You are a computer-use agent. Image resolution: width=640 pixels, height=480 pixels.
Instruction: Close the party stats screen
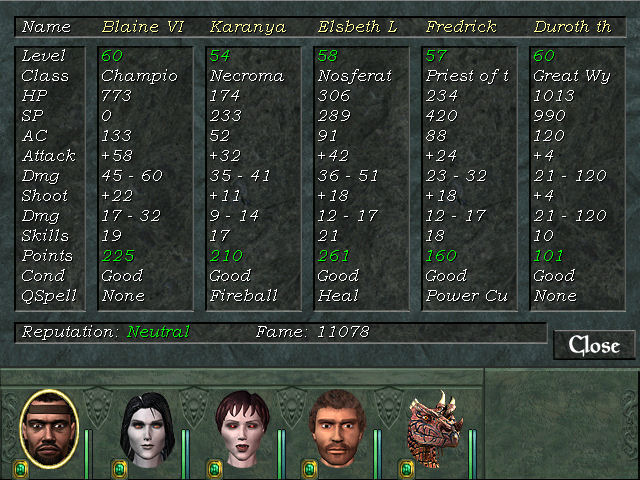pyautogui.click(x=594, y=345)
